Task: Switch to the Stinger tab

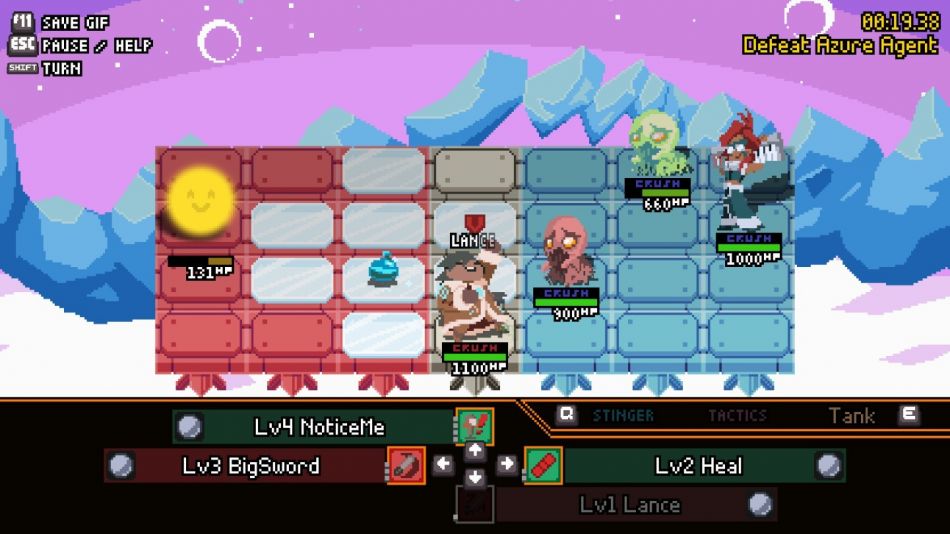Action: 623,415
